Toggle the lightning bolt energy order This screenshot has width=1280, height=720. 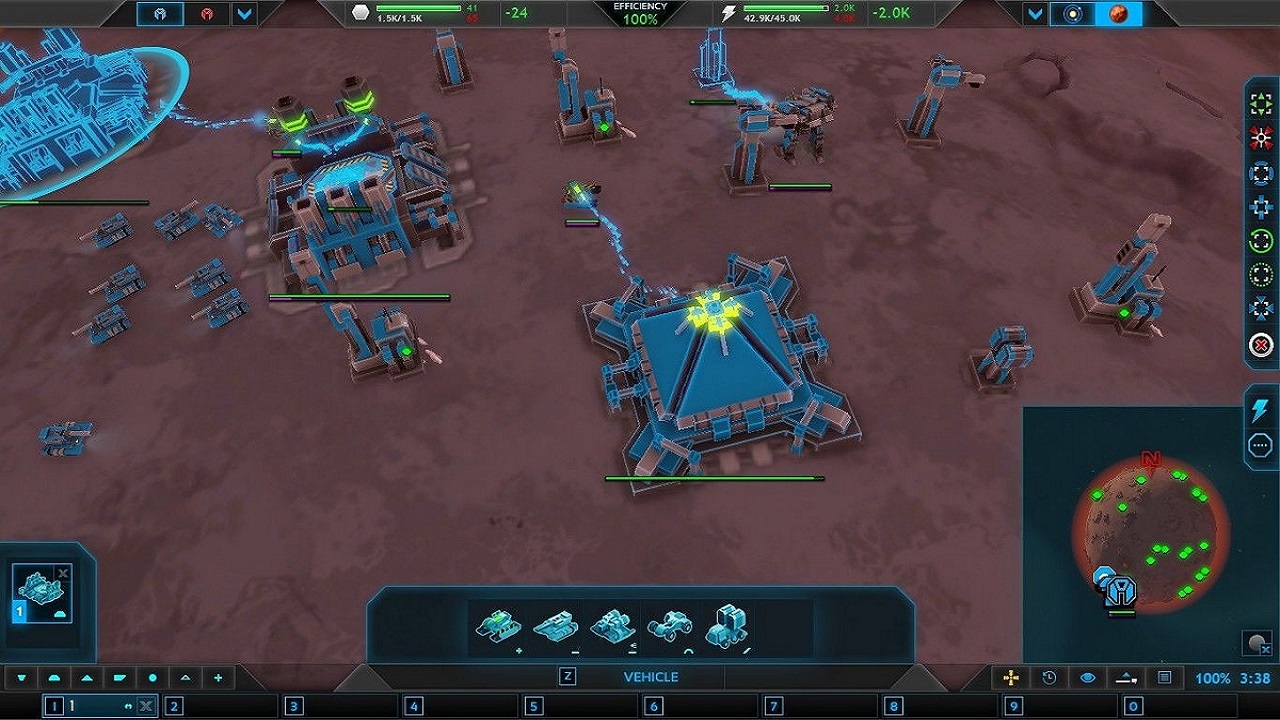[x=1260, y=410]
